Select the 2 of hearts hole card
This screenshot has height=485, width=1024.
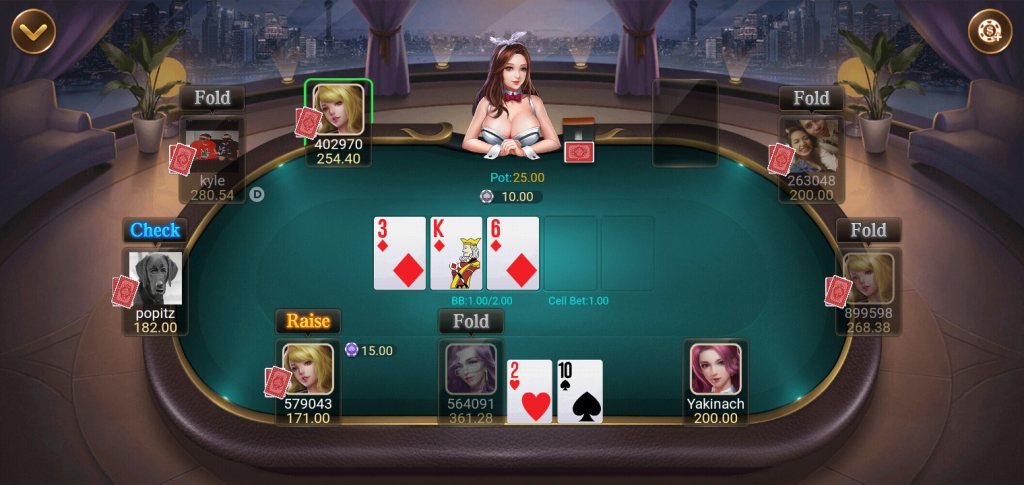(x=530, y=391)
